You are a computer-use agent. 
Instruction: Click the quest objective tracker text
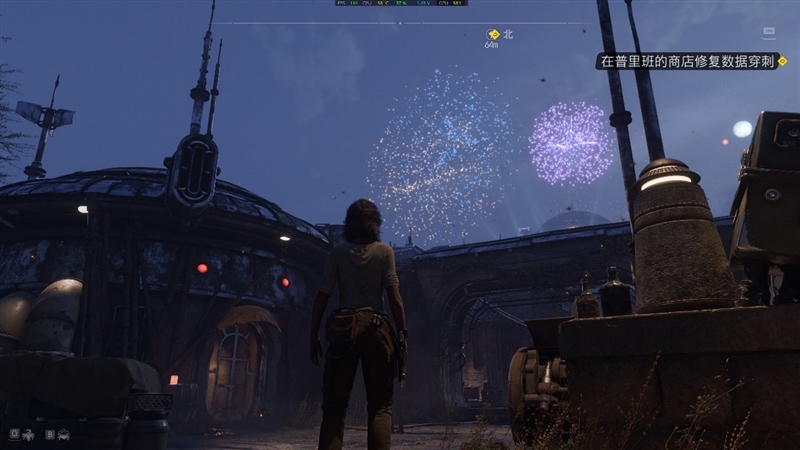click(687, 61)
